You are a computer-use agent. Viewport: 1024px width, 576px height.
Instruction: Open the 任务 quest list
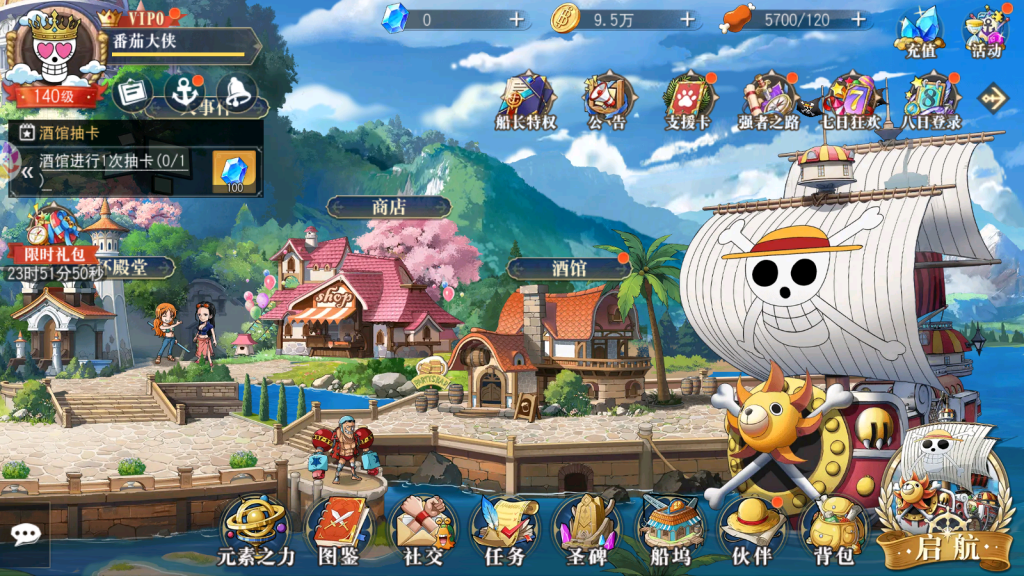click(x=503, y=526)
